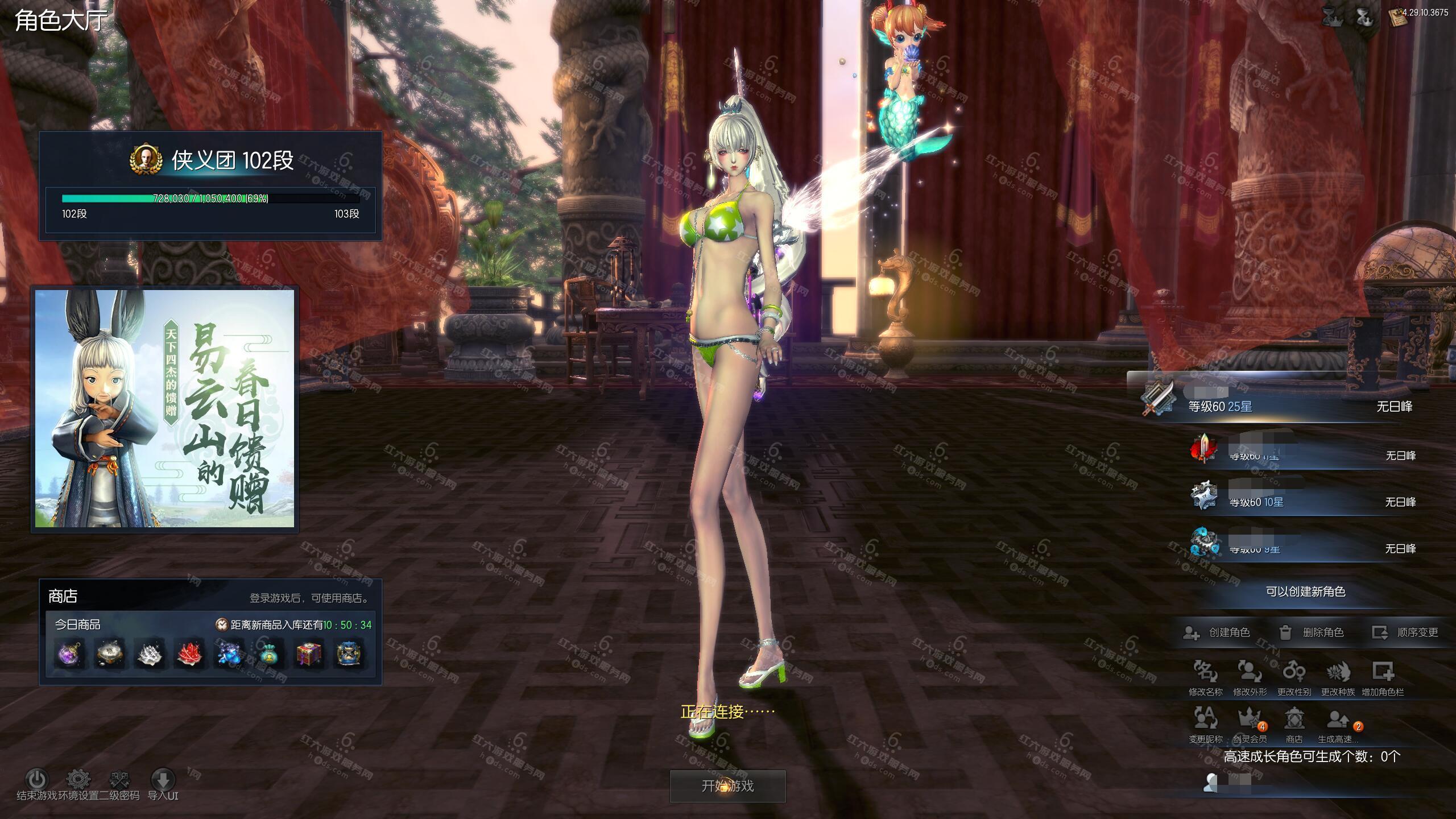Open 环境设置 gear settings

(78, 780)
